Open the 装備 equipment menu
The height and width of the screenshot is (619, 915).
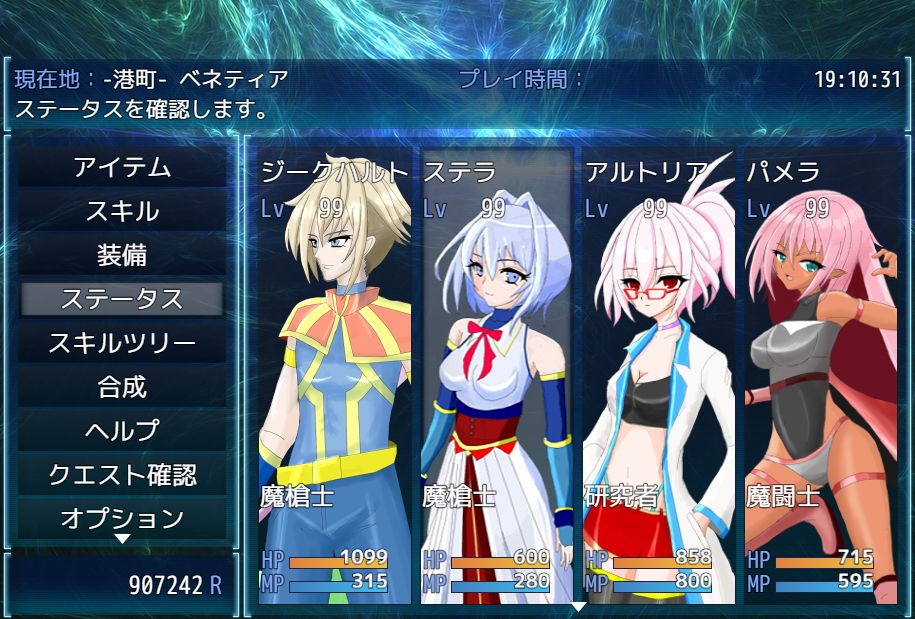(x=122, y=256)
